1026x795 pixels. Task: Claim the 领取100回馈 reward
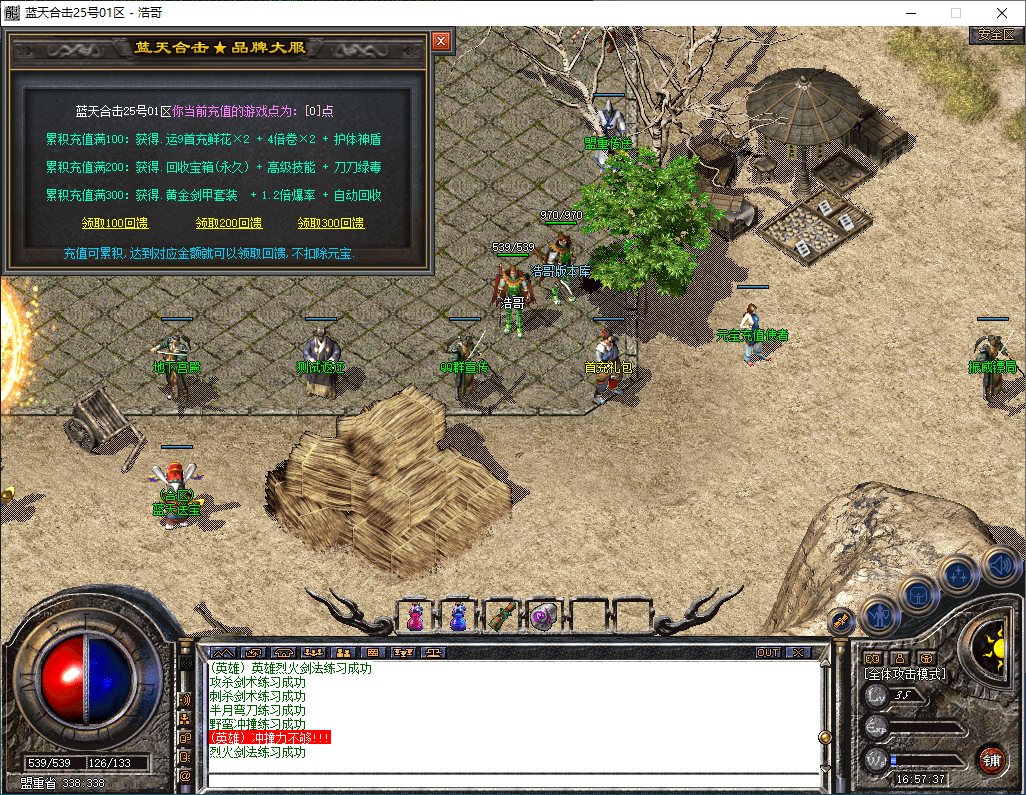(x=115, y=223)
